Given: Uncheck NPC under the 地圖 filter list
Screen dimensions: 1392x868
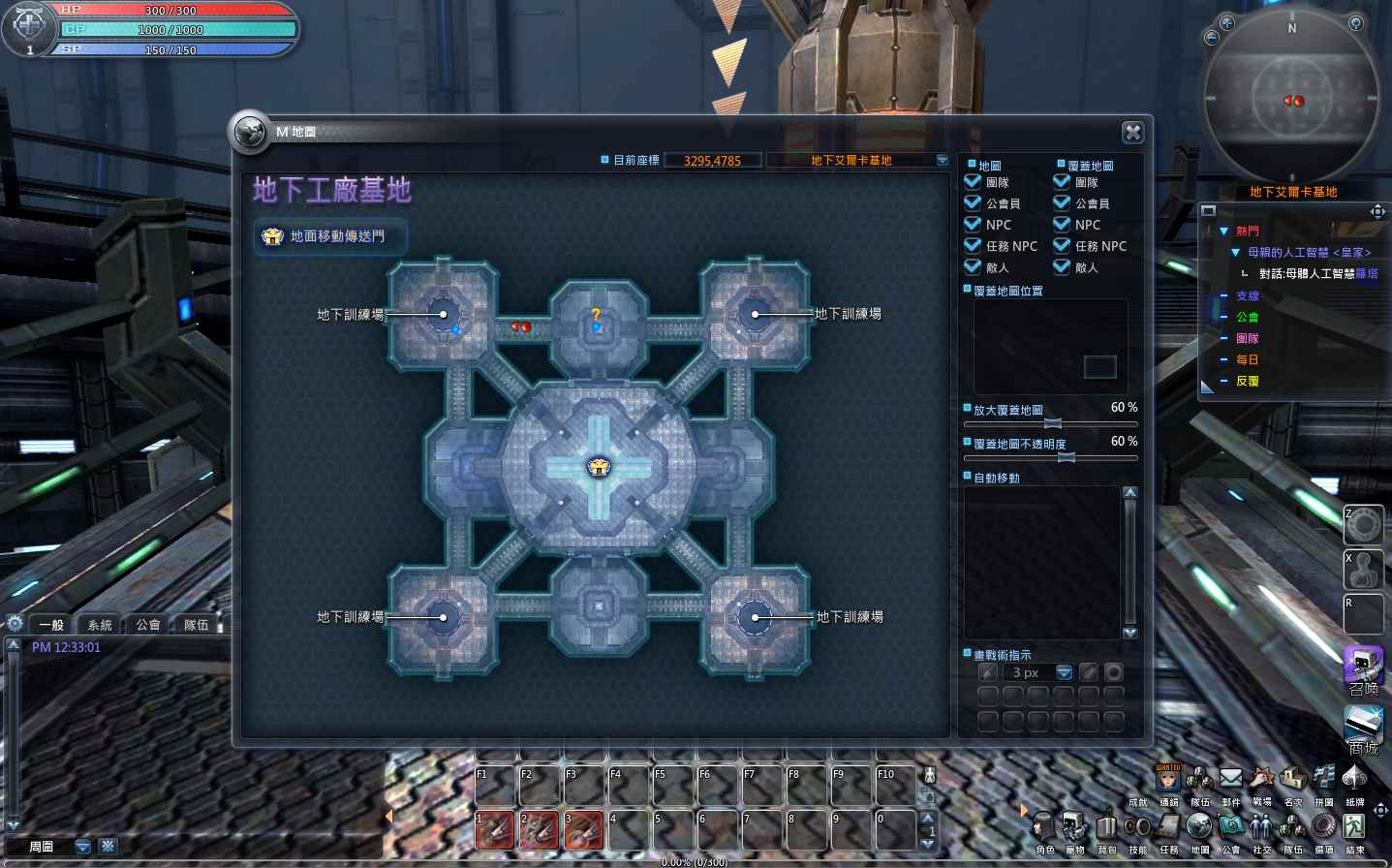Looking at the screenshot, I should (x=972, y=224).
